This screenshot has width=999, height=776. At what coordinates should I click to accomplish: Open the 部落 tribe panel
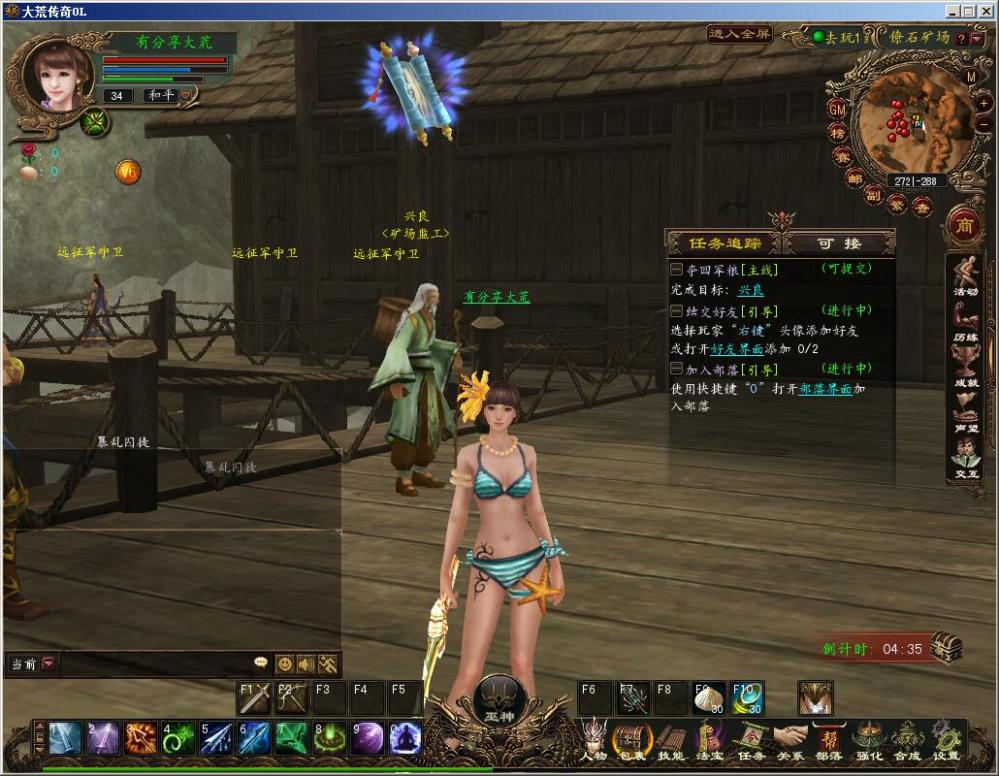829,740
